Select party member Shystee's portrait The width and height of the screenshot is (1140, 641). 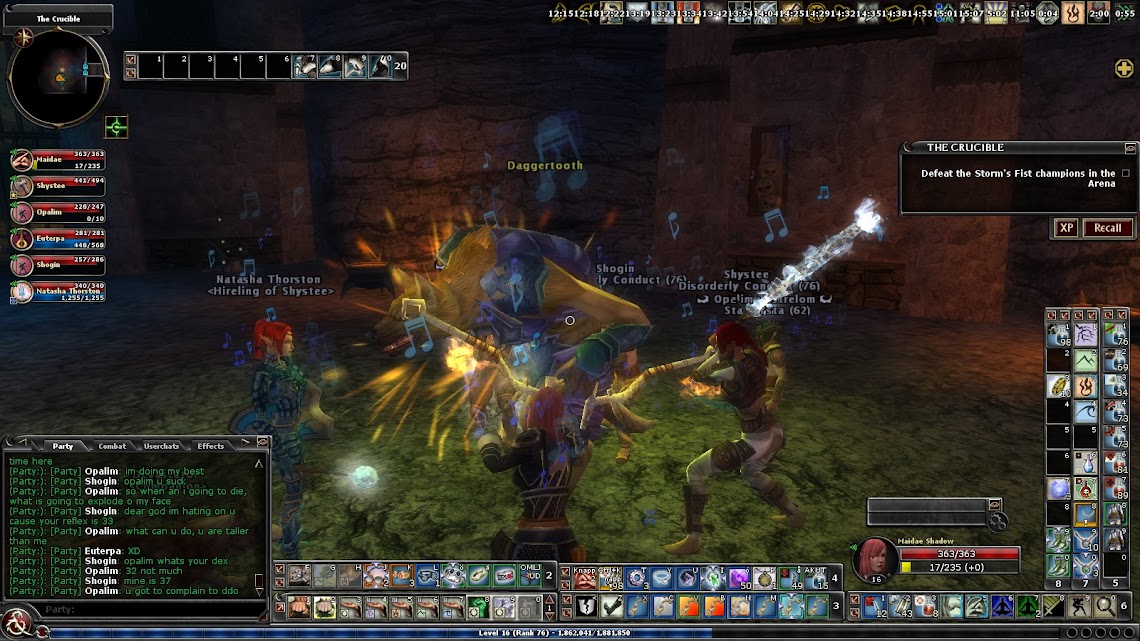[22, 186]
